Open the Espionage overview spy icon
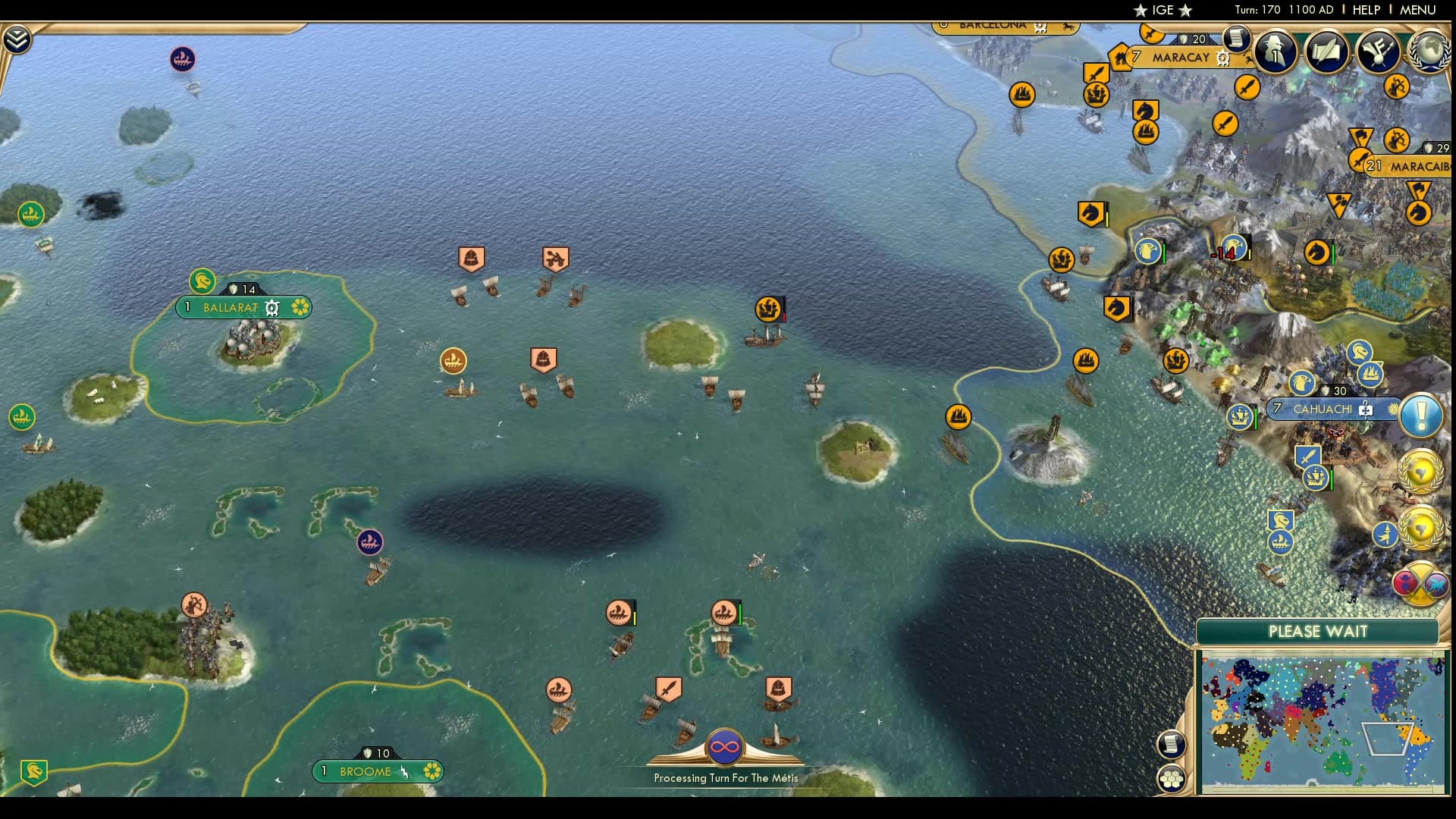1456x819 pixels. (1276, 52)
